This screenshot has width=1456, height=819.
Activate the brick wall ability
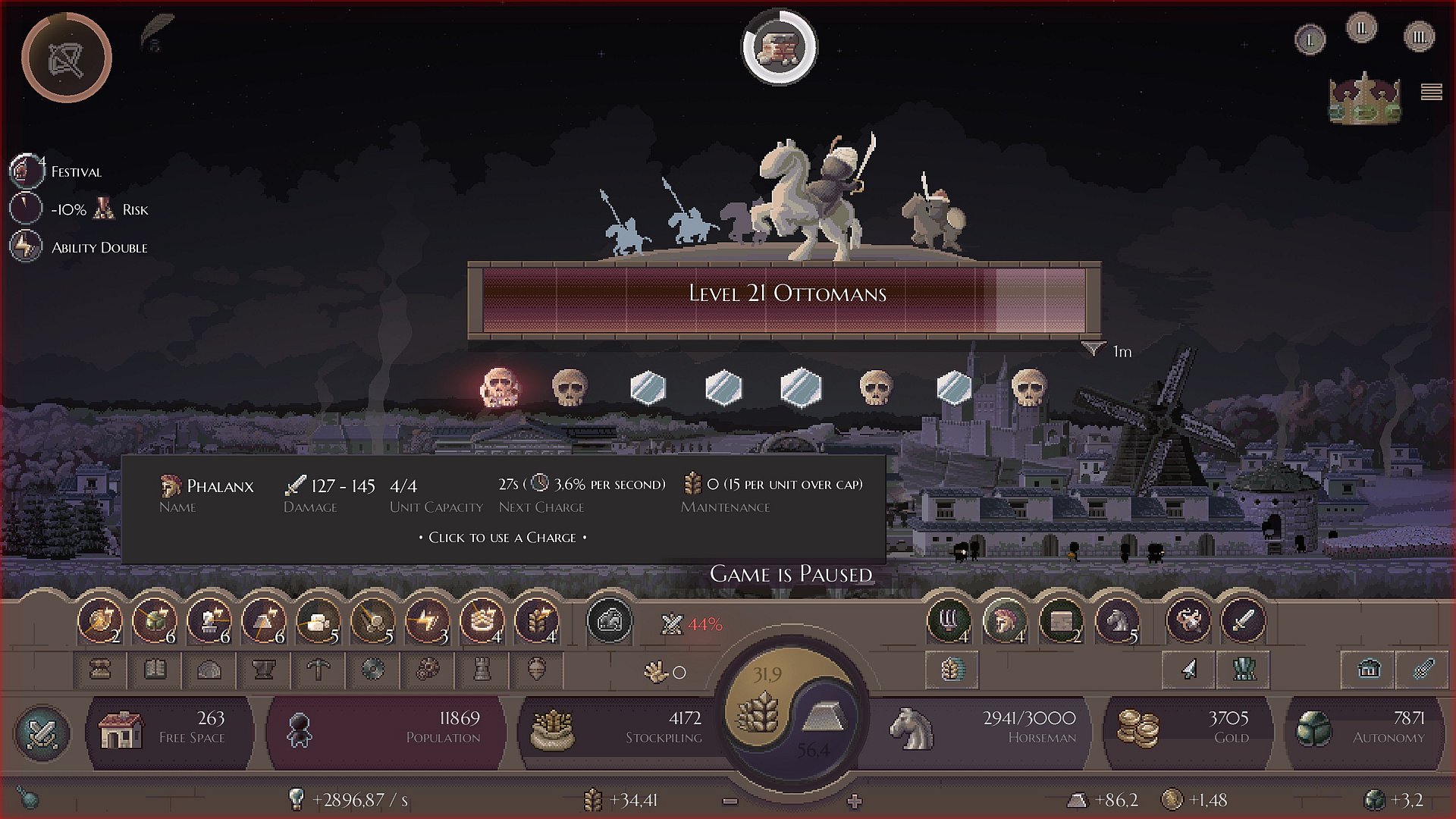(1061, 622)
